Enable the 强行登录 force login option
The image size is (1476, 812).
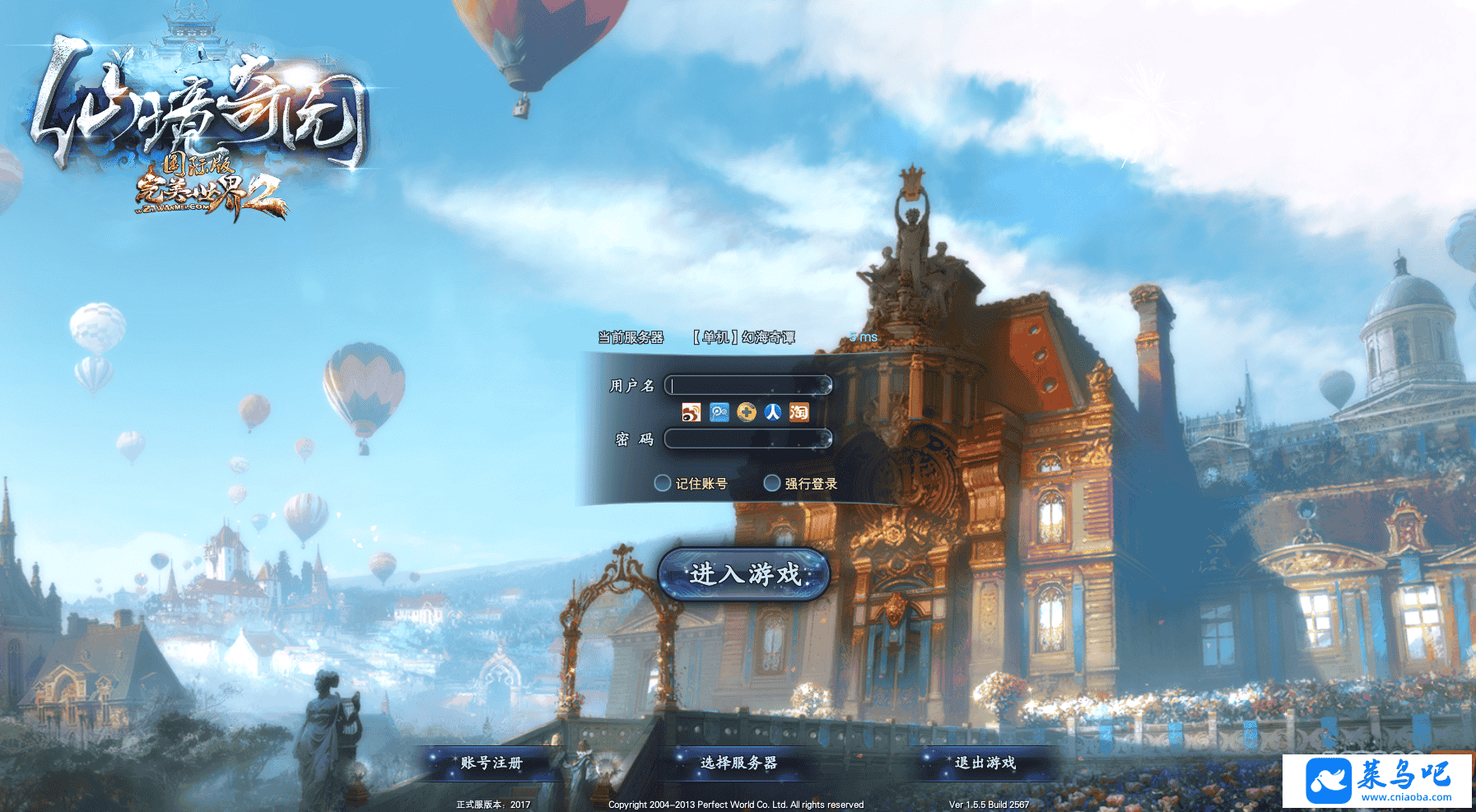tap(772, 483)
